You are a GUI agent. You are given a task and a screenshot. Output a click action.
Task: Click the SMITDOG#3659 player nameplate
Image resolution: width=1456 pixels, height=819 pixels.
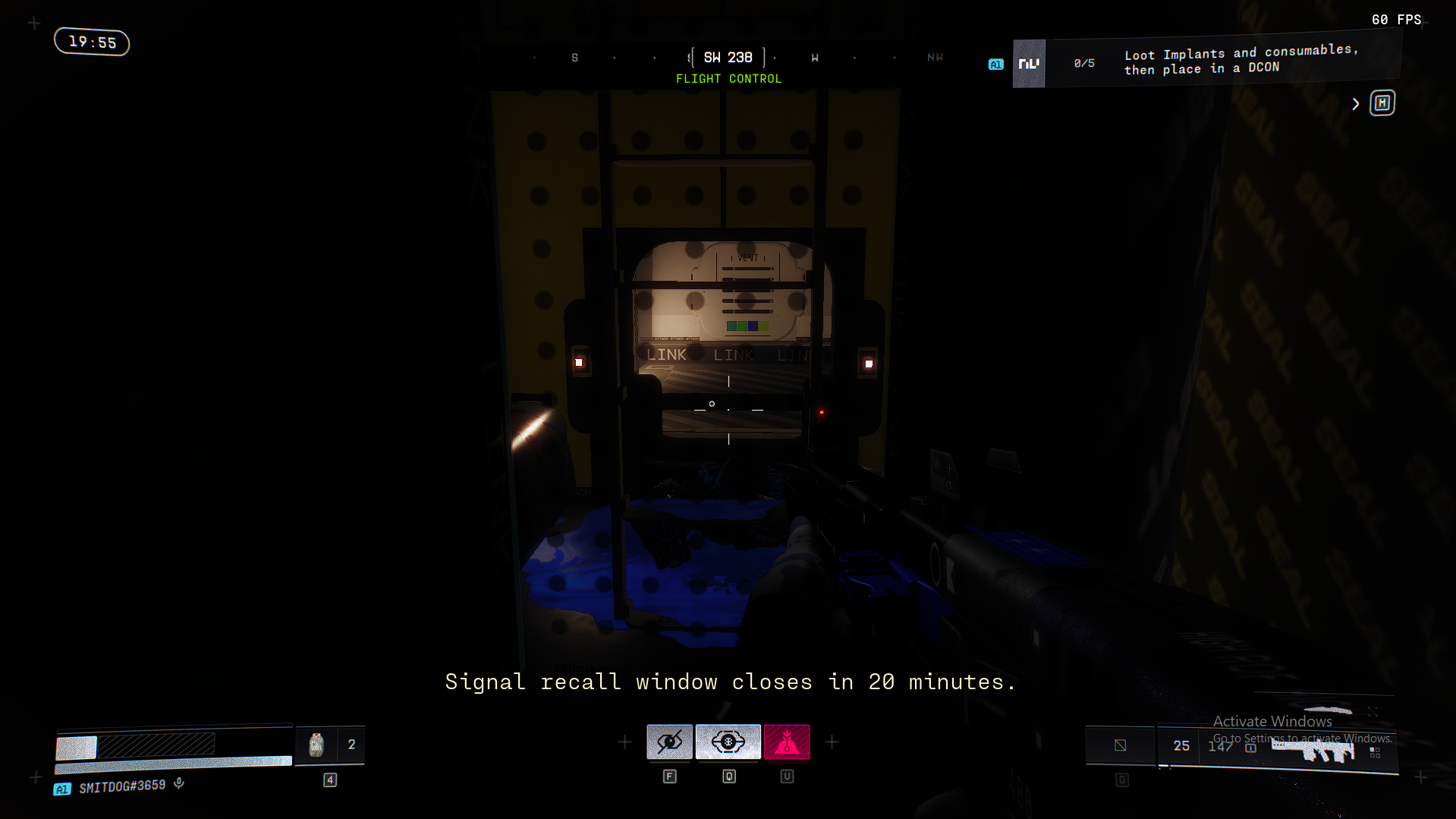click(121, 786)
